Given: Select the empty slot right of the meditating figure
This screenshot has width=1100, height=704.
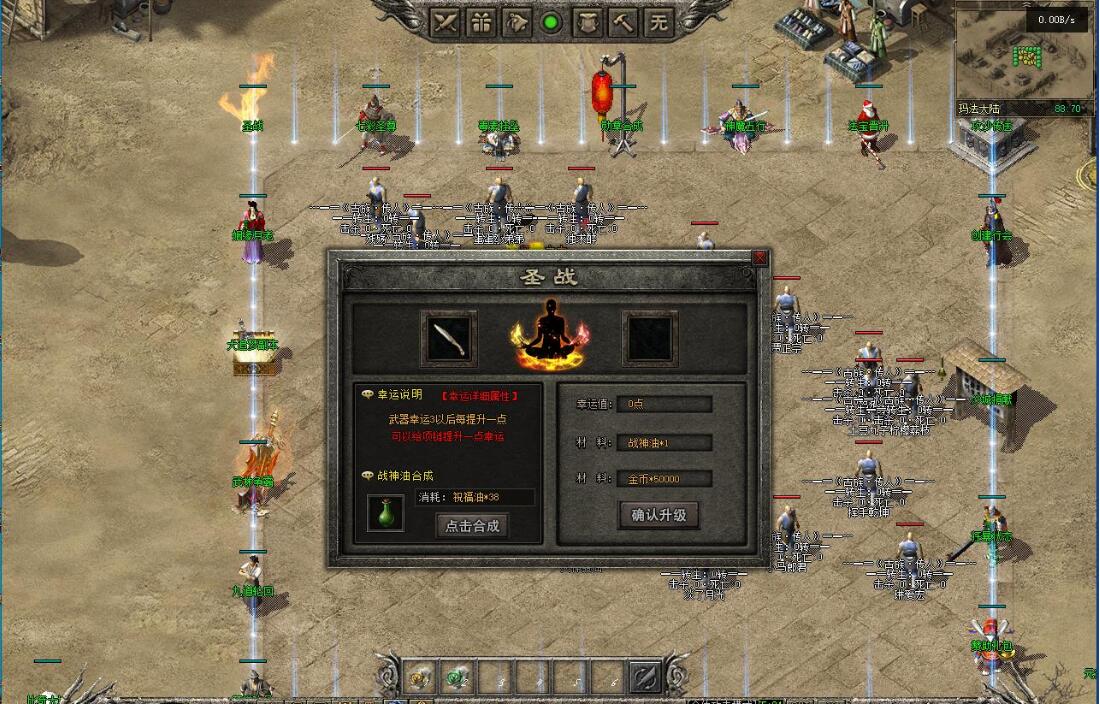Looking at the screenshot, I should click(650, 339).
